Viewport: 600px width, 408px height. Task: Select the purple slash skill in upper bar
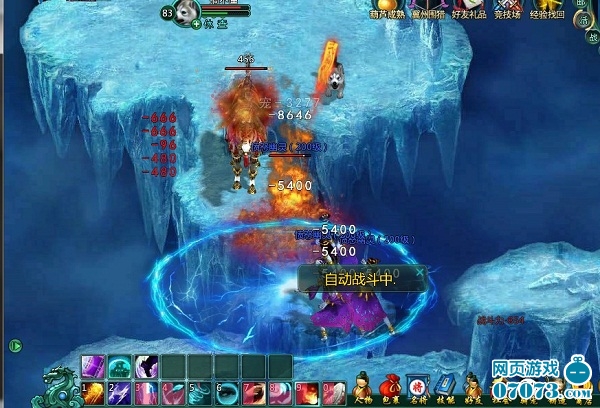tap(94, 367)
